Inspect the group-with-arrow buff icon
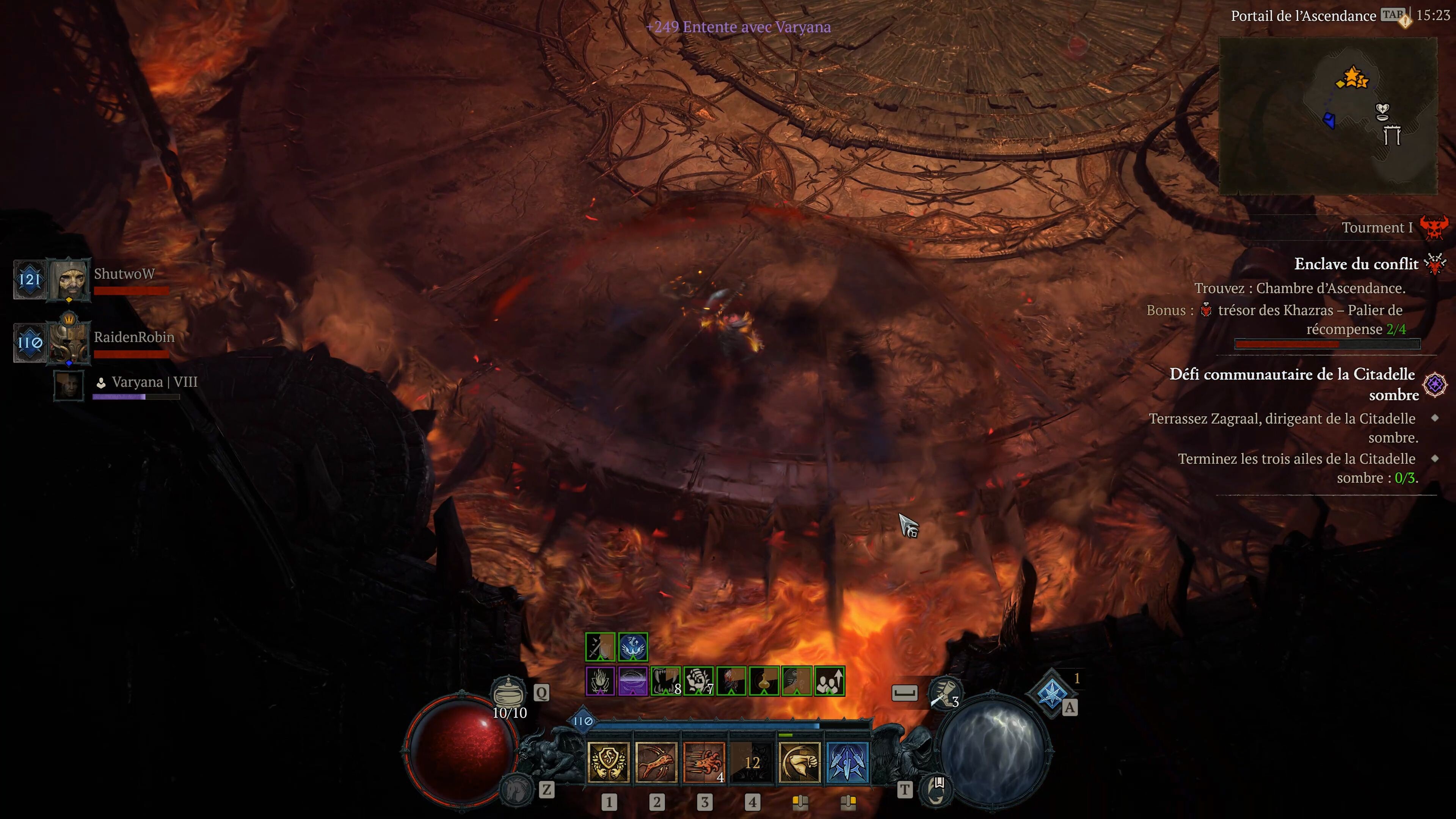Viewport: 1456px width, 819px height. coord(829,681)
